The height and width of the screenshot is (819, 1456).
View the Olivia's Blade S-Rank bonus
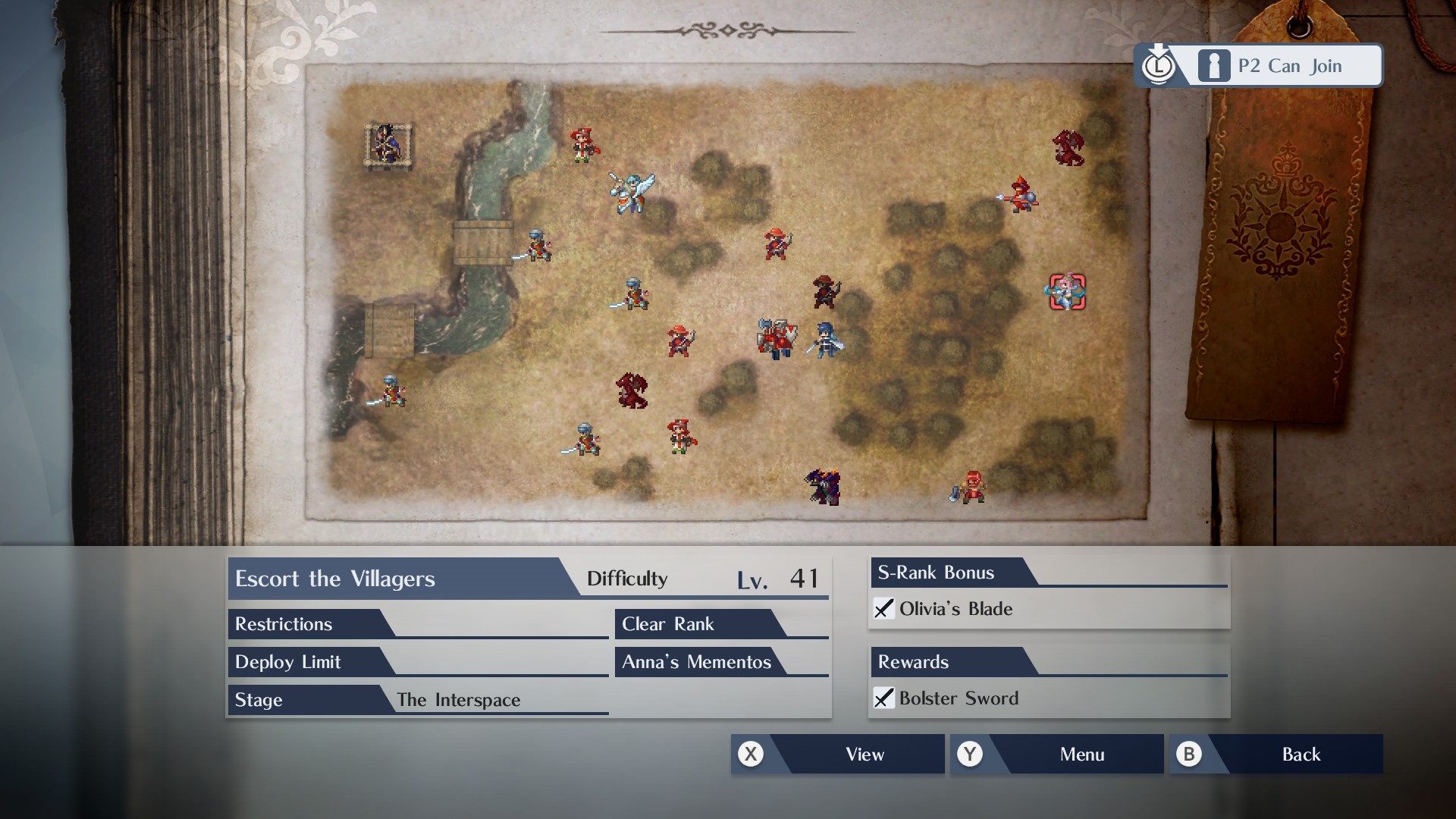pos(955,609)
